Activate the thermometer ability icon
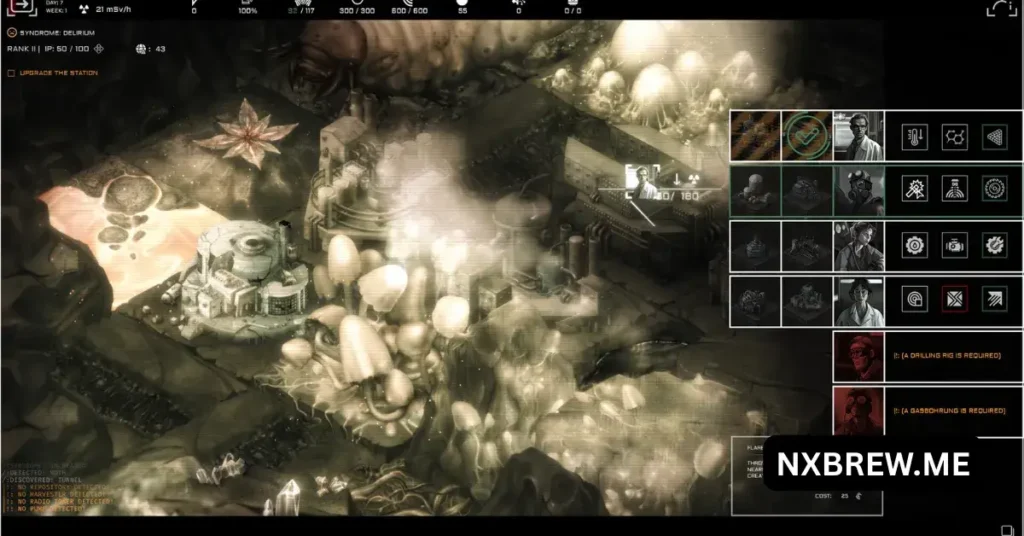The width and height of the screenshot is (1024, 536). pos(913,136)
